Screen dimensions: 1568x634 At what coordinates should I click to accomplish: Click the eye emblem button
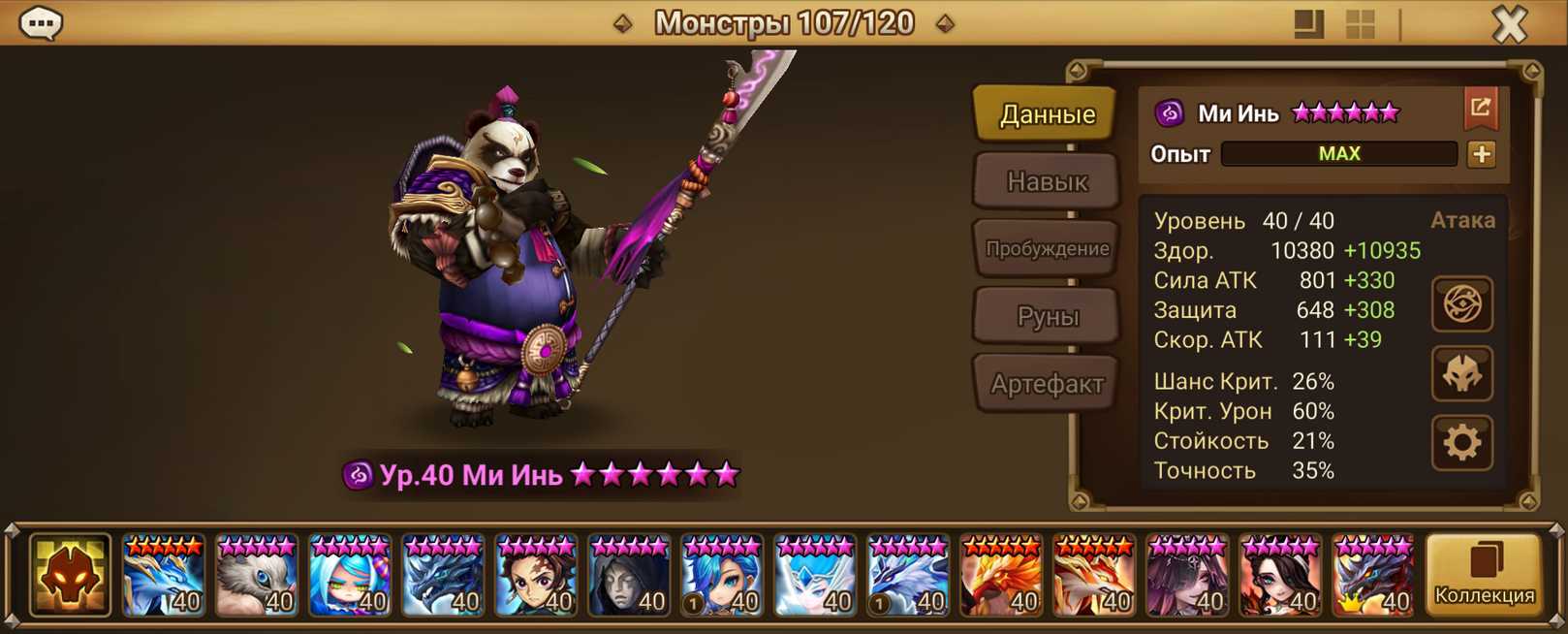pos(1461,304)
